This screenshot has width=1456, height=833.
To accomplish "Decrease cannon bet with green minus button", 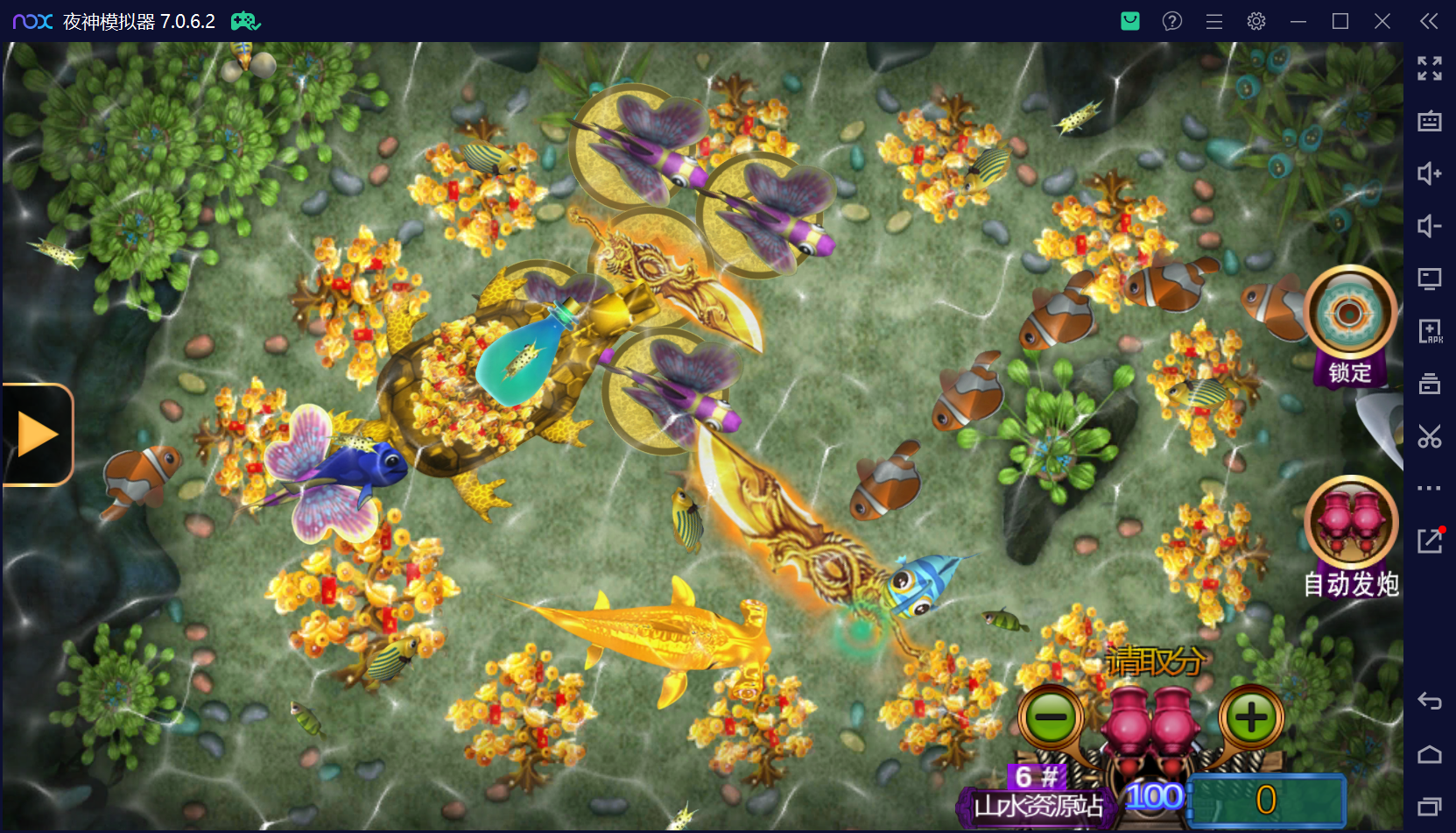I will 1051,718.
